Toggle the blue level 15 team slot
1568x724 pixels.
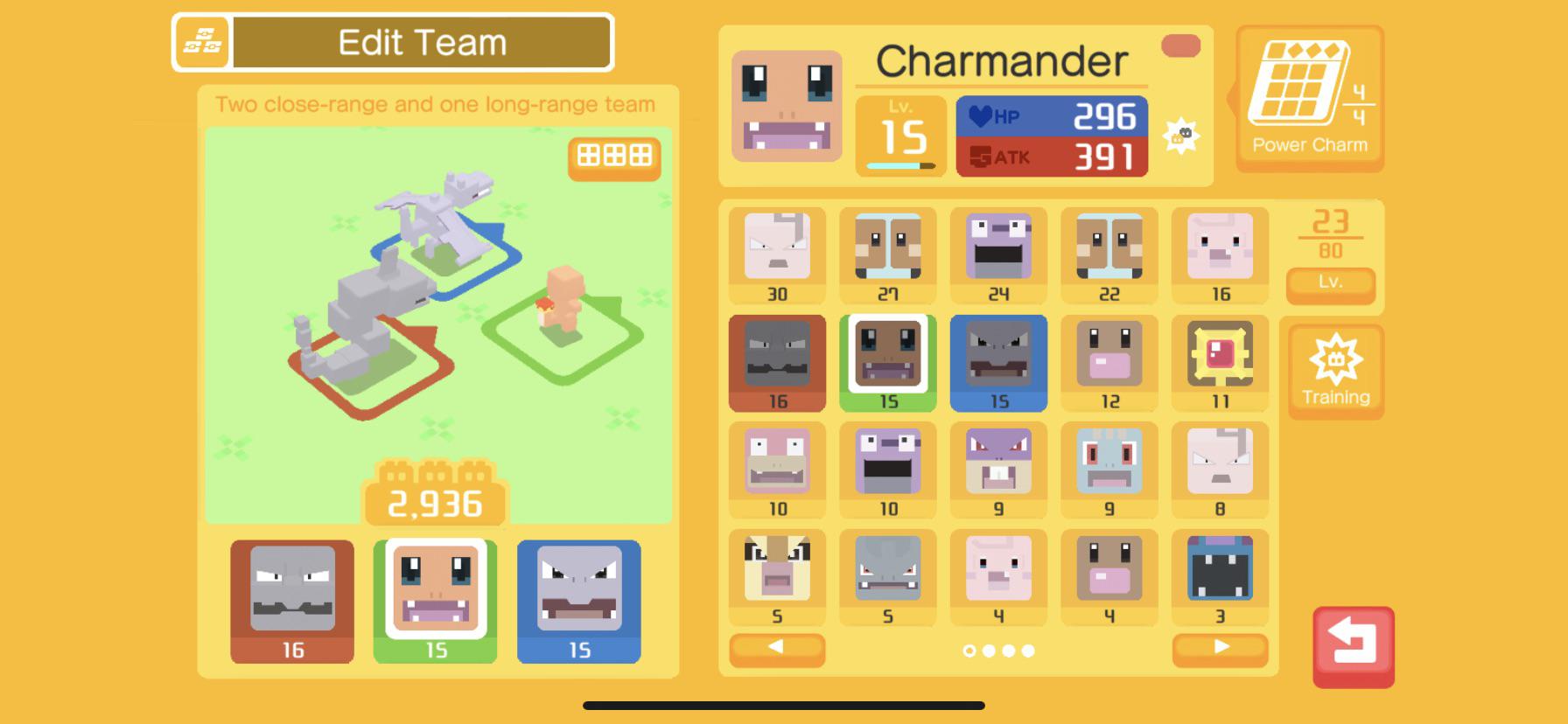click(x=579, y=600)
